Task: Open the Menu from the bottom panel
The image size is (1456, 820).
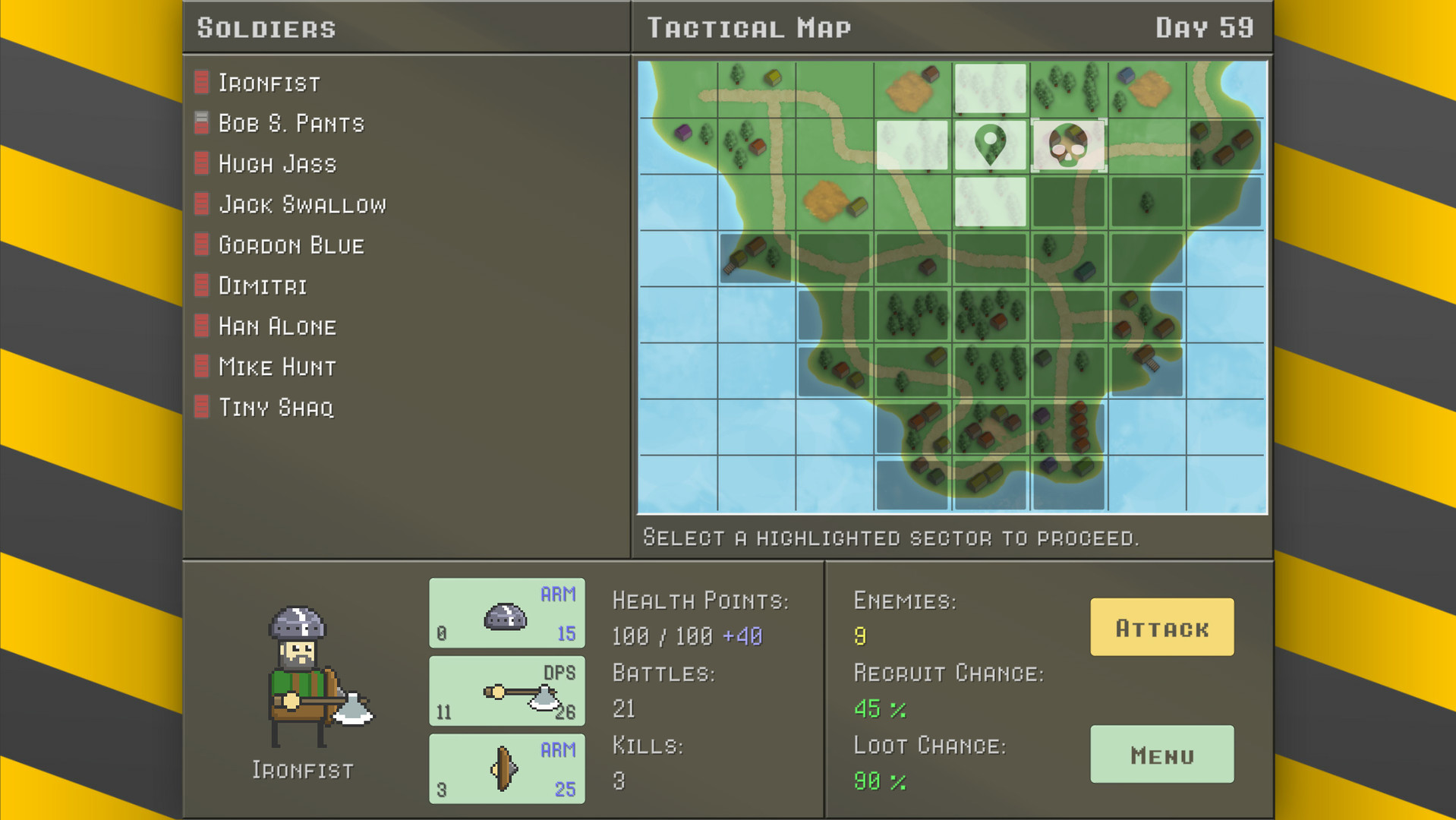Action: click(x=1161, y=755)
